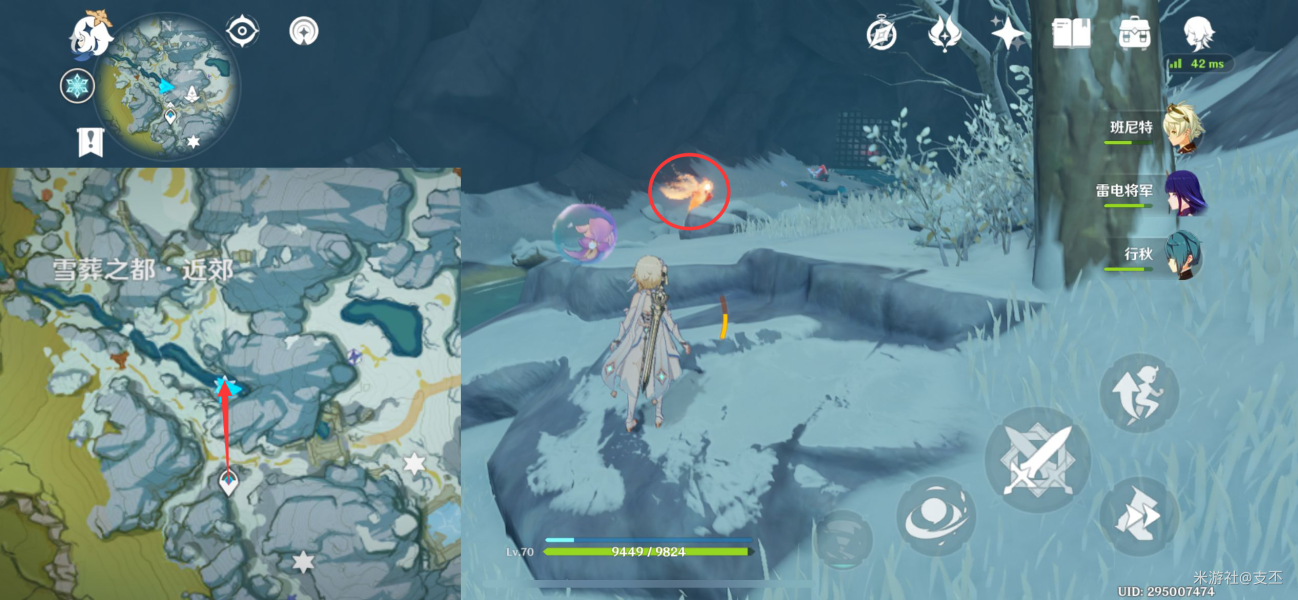1298x600 pixels.
Task: Open the adventurer handbook book icon
Action: 1071,34
